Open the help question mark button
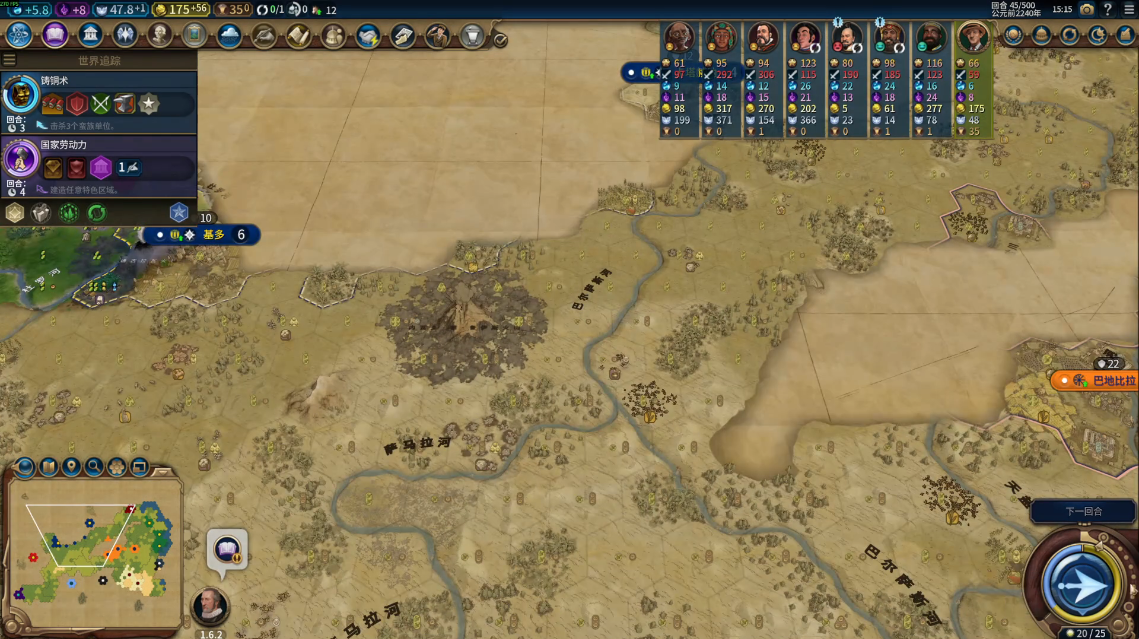This screenshot has height=639, width=1139. [x=1107, y=9]
